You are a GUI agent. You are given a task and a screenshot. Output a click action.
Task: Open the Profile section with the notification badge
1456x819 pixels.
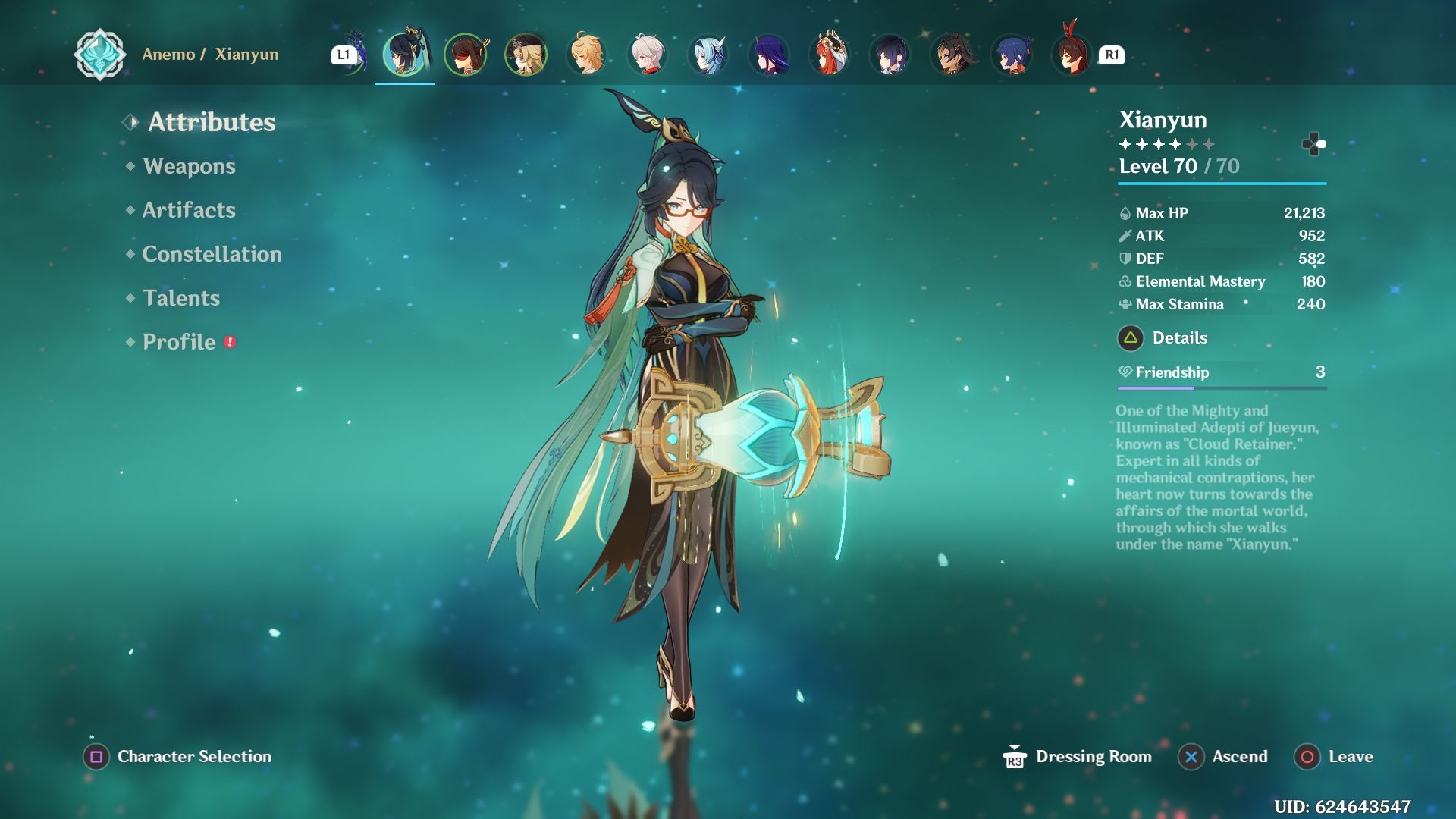(x=177, y=342)
